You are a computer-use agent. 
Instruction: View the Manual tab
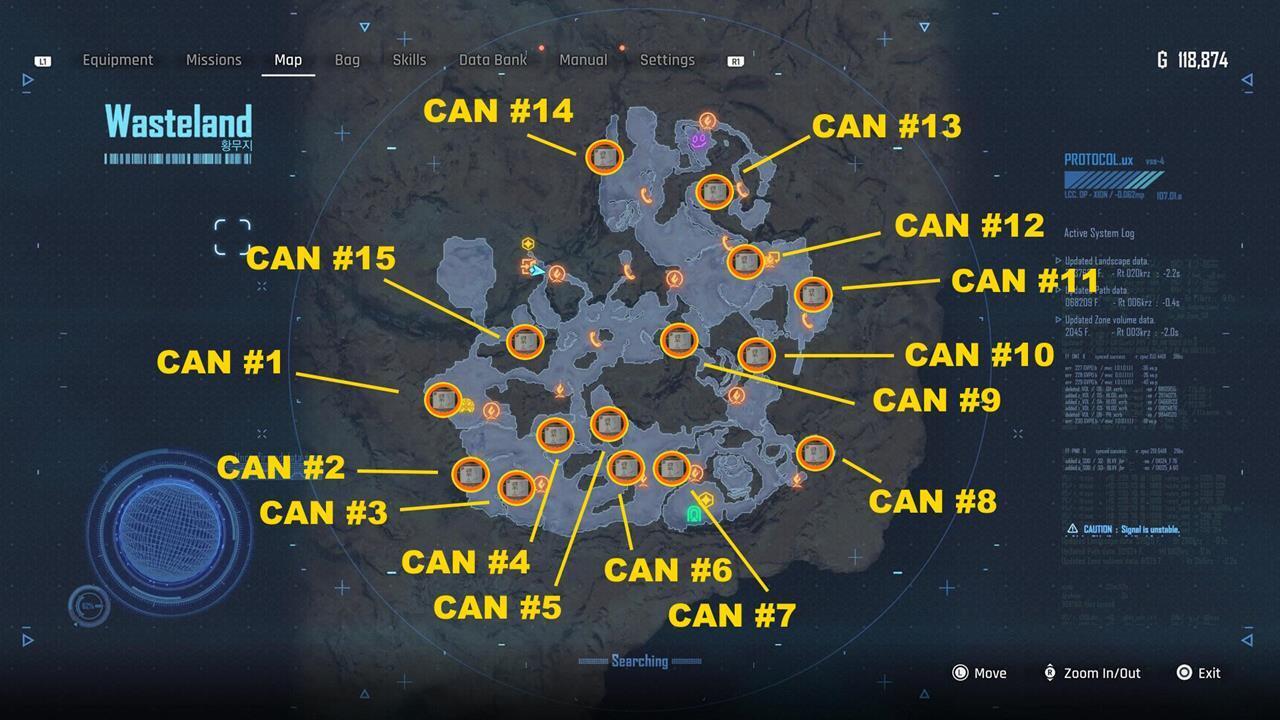[583, 60]
